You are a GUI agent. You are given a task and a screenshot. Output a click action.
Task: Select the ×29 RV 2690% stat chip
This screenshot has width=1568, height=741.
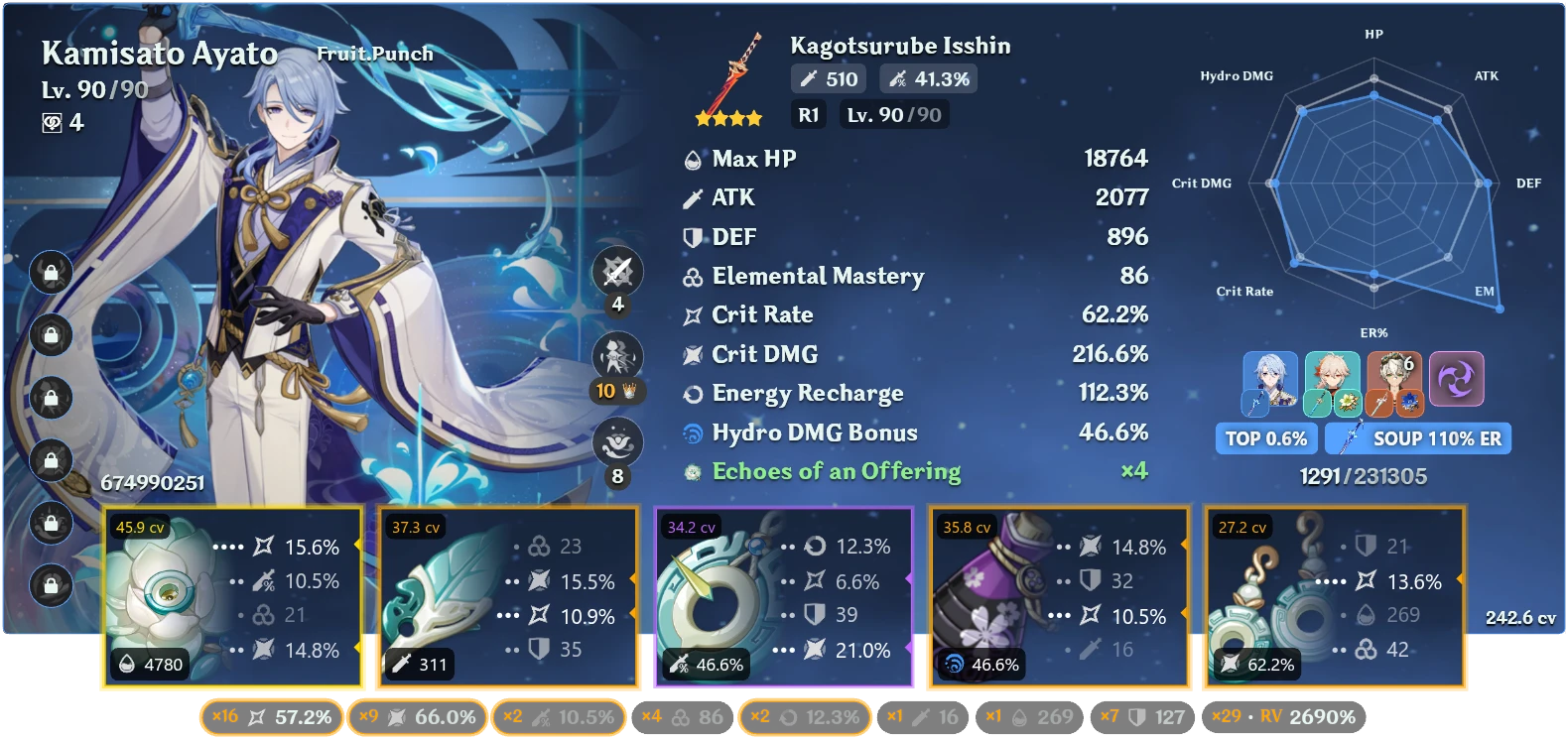(1283, 716)
